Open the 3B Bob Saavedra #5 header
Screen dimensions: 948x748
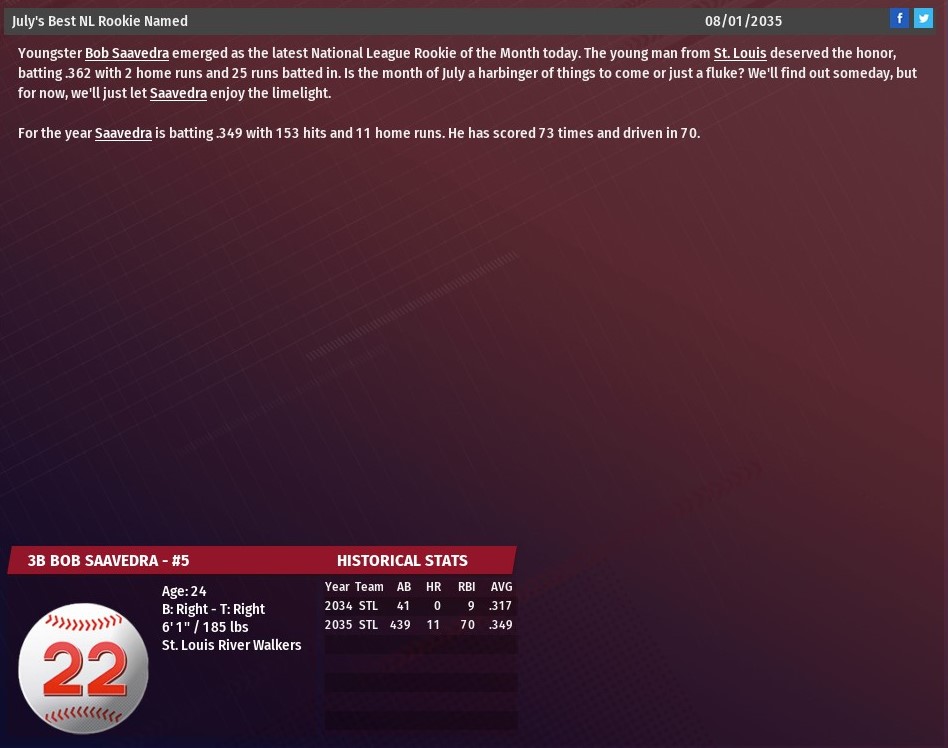pos(108,561)
